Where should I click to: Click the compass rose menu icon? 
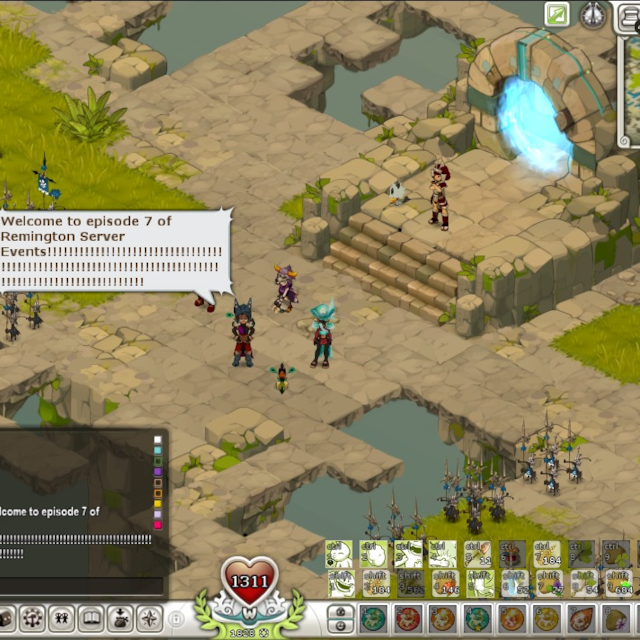pyautogui.click(x=149, y=618)
